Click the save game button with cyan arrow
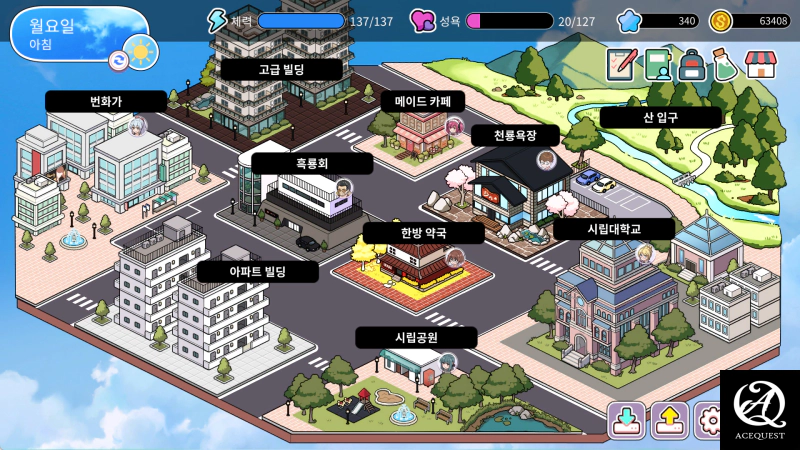Screen dimensions: 800x450 [x=627, y=420]
